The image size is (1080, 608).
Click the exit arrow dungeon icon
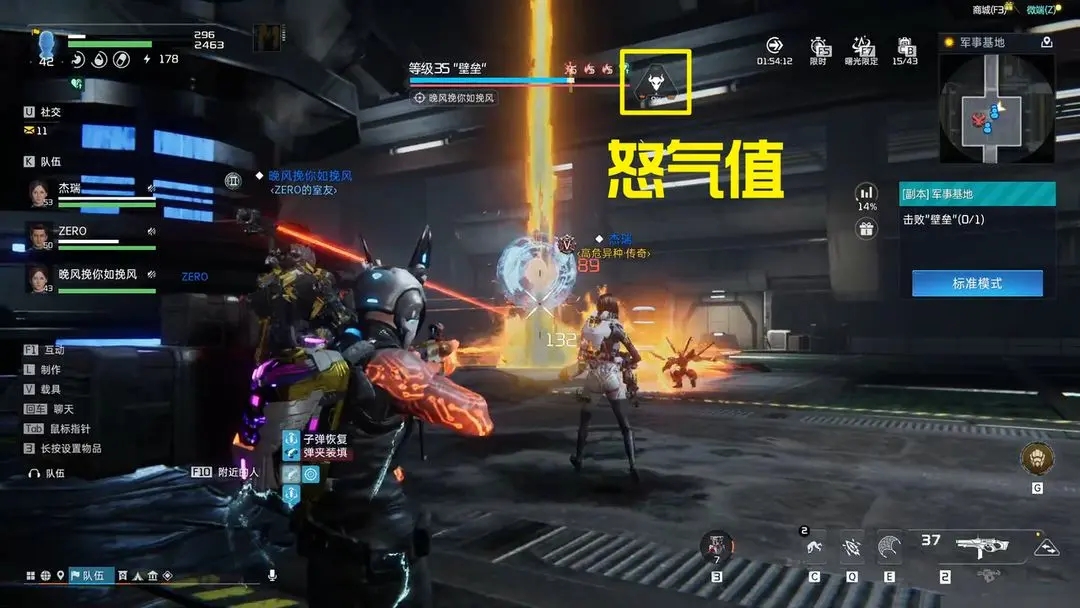pos(774,45)
